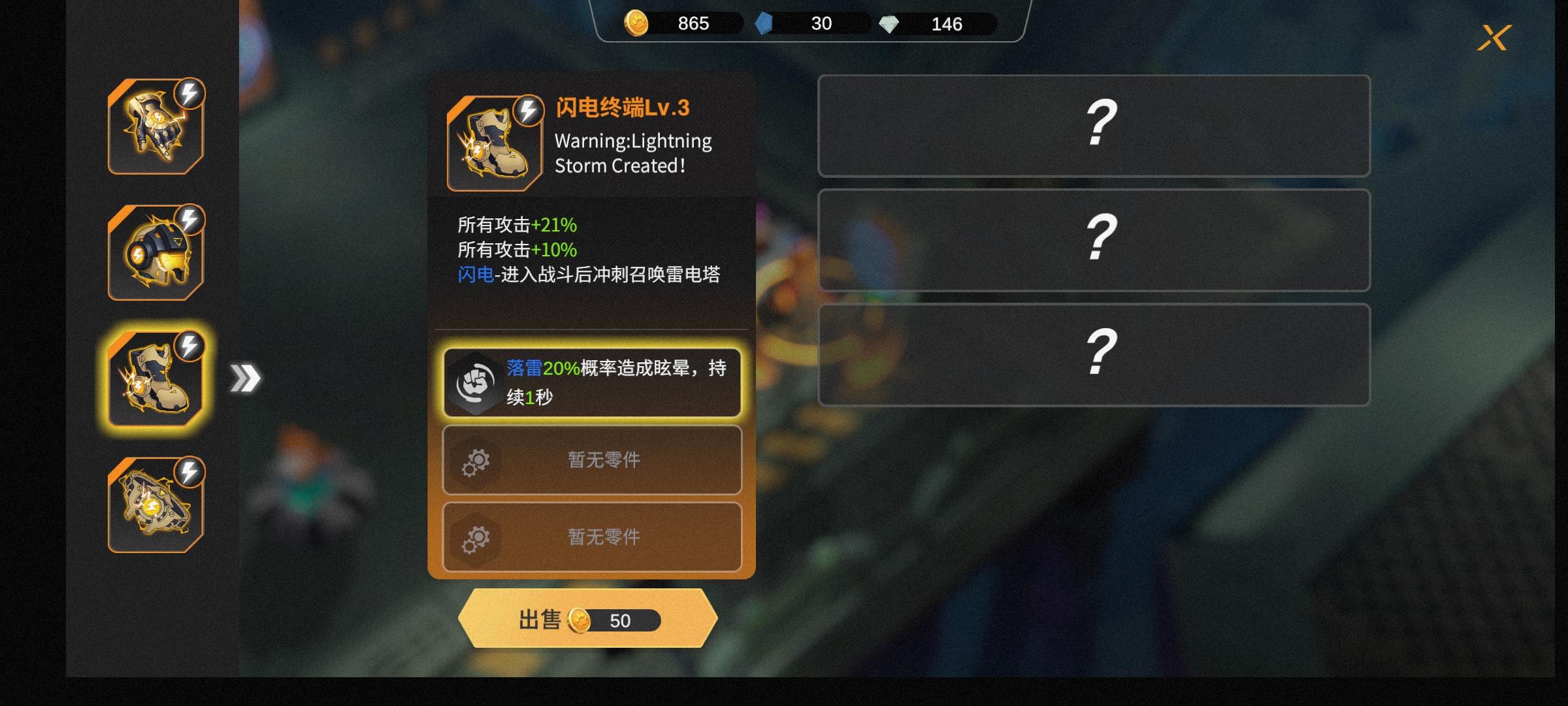Click the gold coin icon in the currency bar
This screenshot has height=706, width=1568.
[637, 24]
